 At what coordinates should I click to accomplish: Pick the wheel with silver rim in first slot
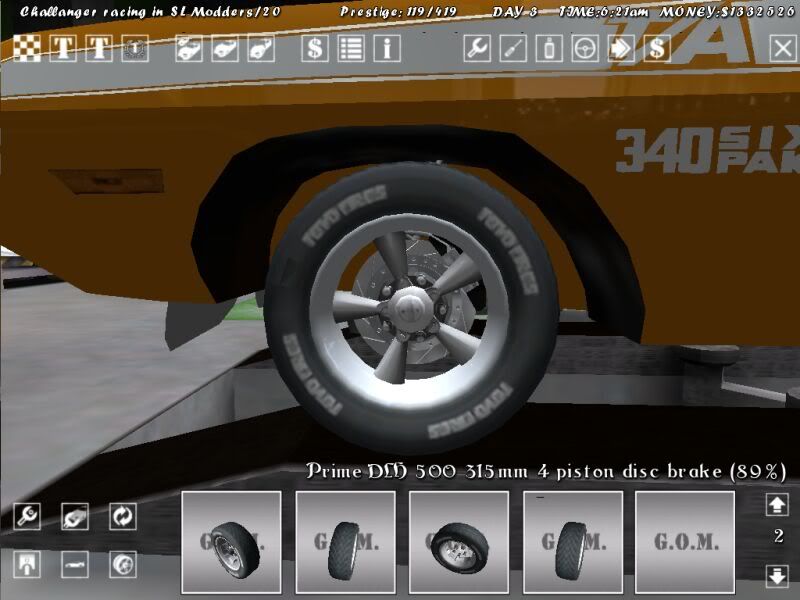[231, 542]
